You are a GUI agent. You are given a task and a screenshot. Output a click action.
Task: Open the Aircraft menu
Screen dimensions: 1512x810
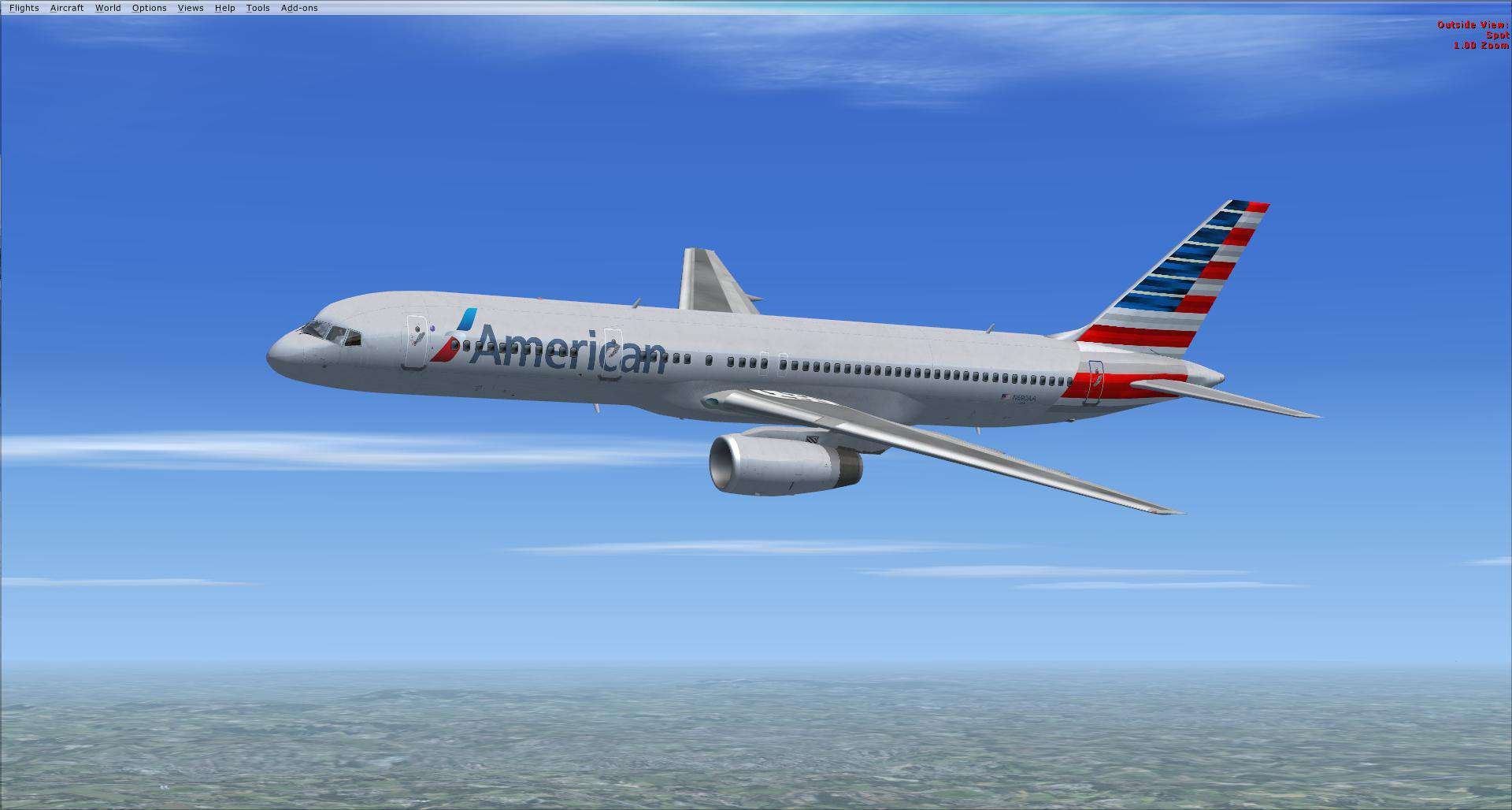coord(67,7)
